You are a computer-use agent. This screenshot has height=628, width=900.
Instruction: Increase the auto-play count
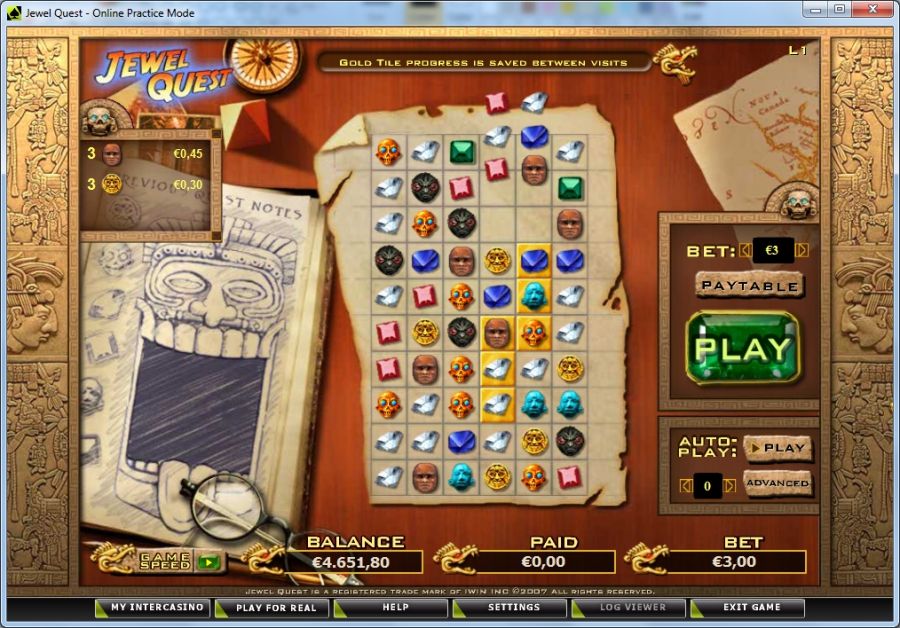pos(730,486)
